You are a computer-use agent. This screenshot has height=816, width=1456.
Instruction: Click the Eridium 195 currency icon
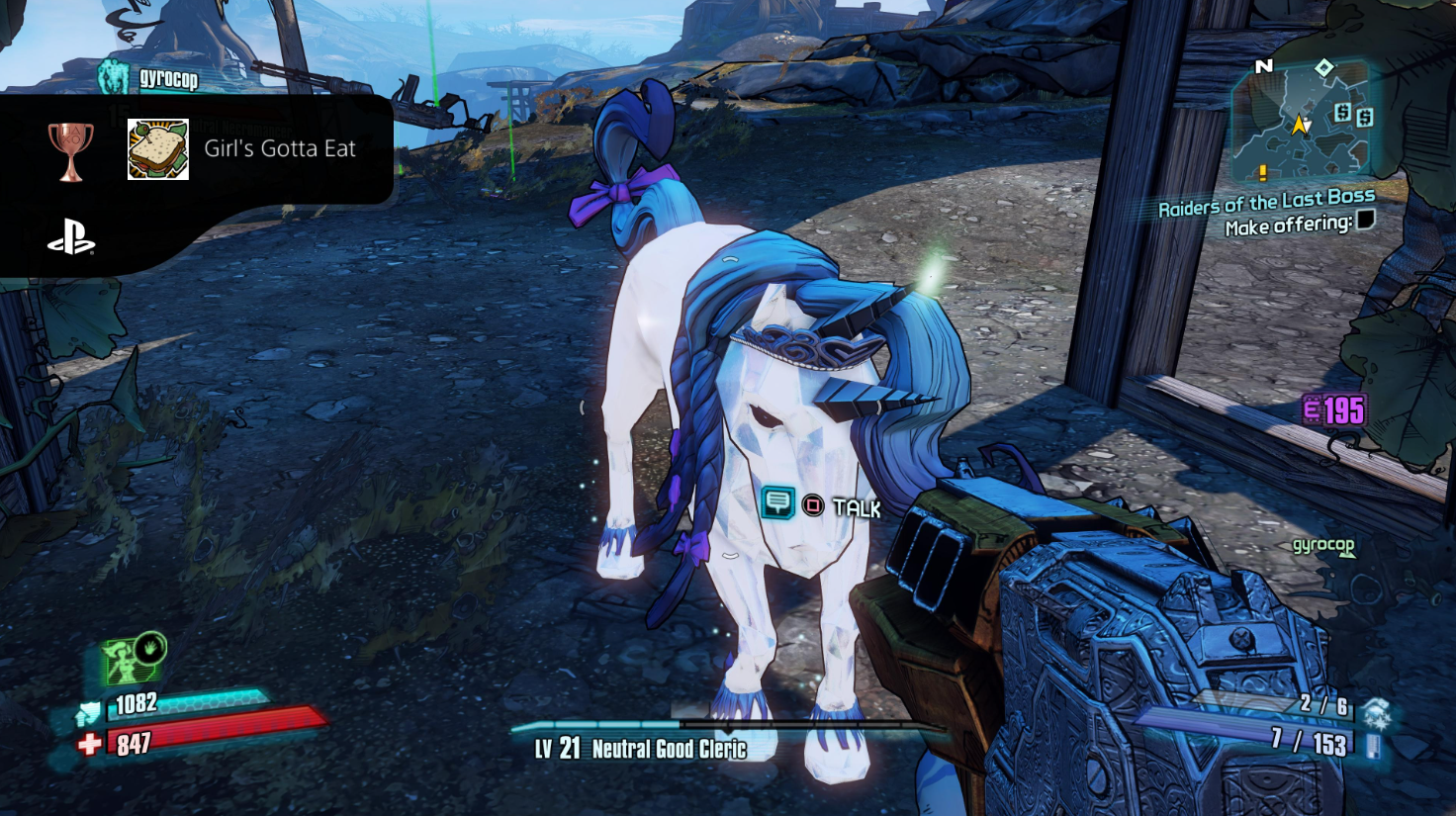1313,409
